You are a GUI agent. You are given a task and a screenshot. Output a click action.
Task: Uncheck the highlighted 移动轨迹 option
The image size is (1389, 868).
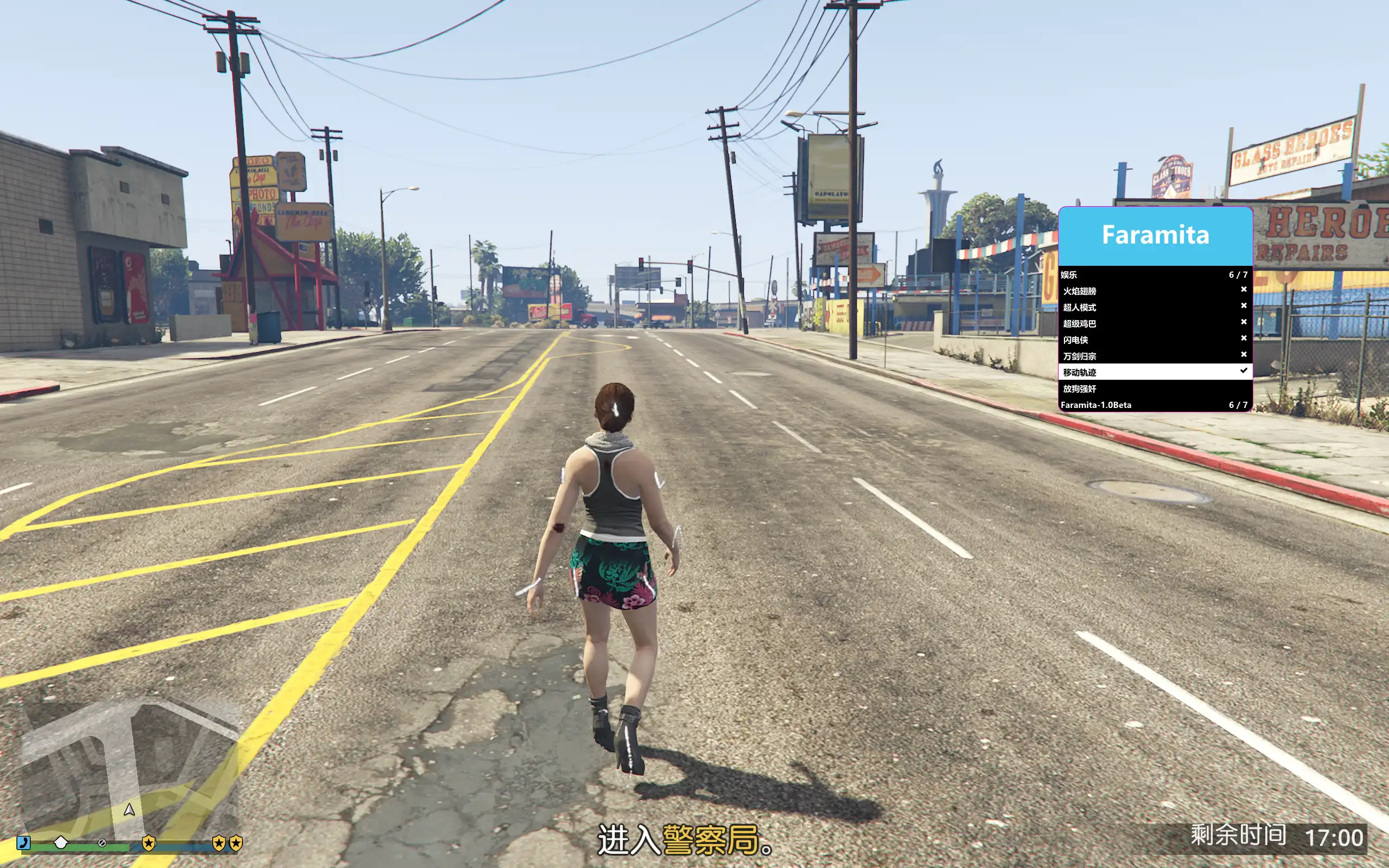[x=1154, y=372]
